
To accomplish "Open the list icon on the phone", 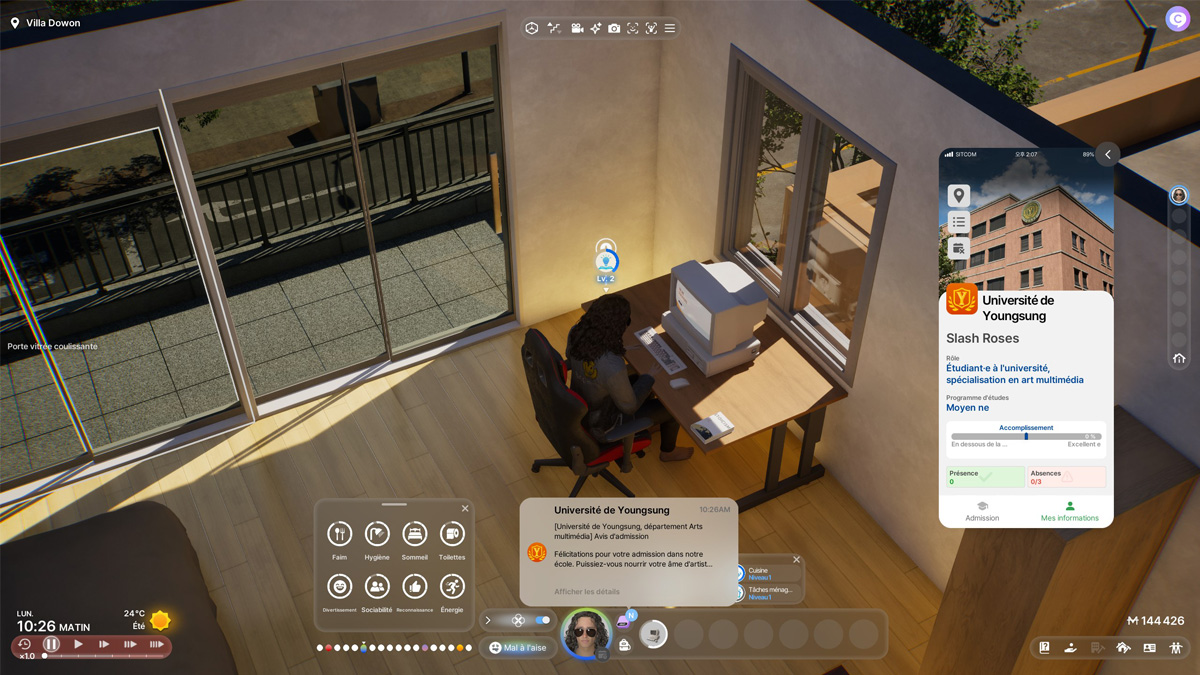I will click(958, 222).
